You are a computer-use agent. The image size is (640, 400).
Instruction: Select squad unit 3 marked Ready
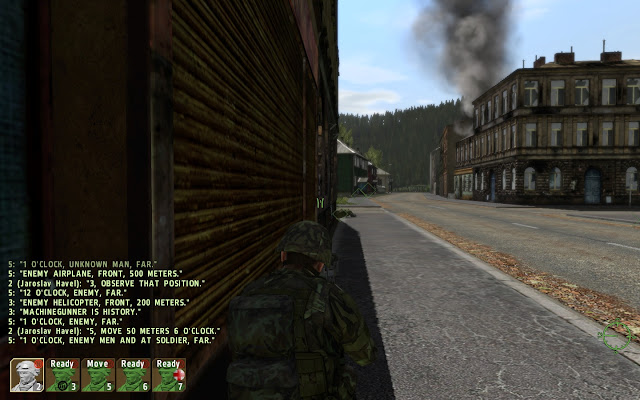pos(63,375)
